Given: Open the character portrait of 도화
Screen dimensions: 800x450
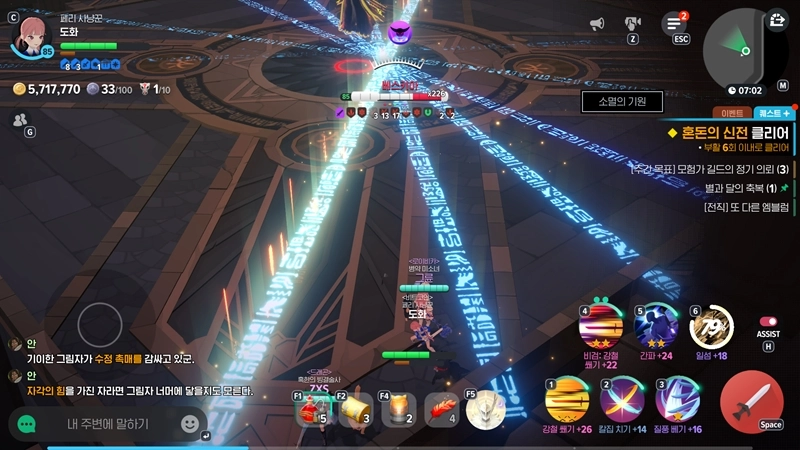Looking at the screenshot, I should pos(30,37).
